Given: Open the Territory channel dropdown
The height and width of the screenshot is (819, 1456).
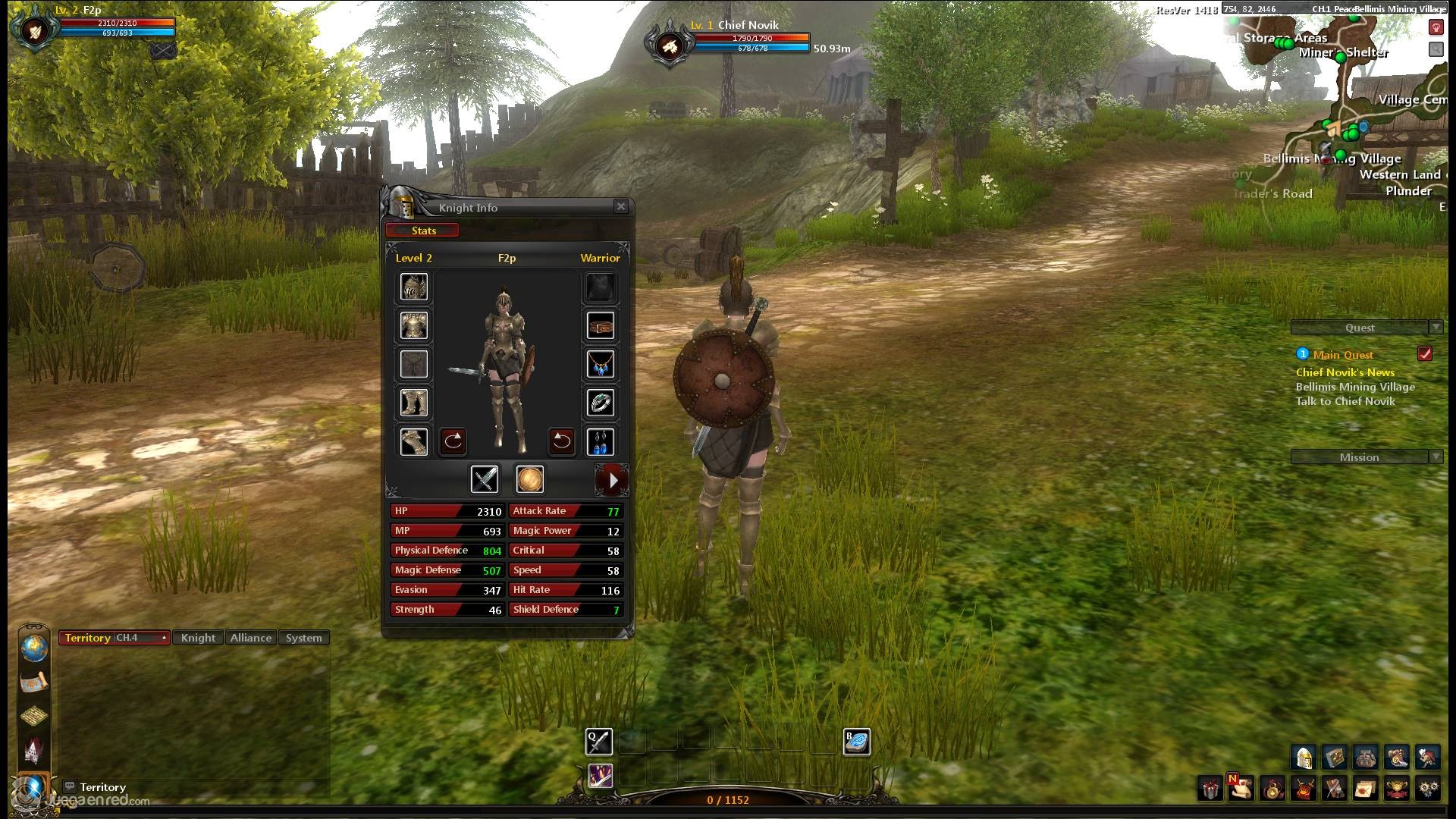Looking at the screenshot, I should [x=164, y=638].
